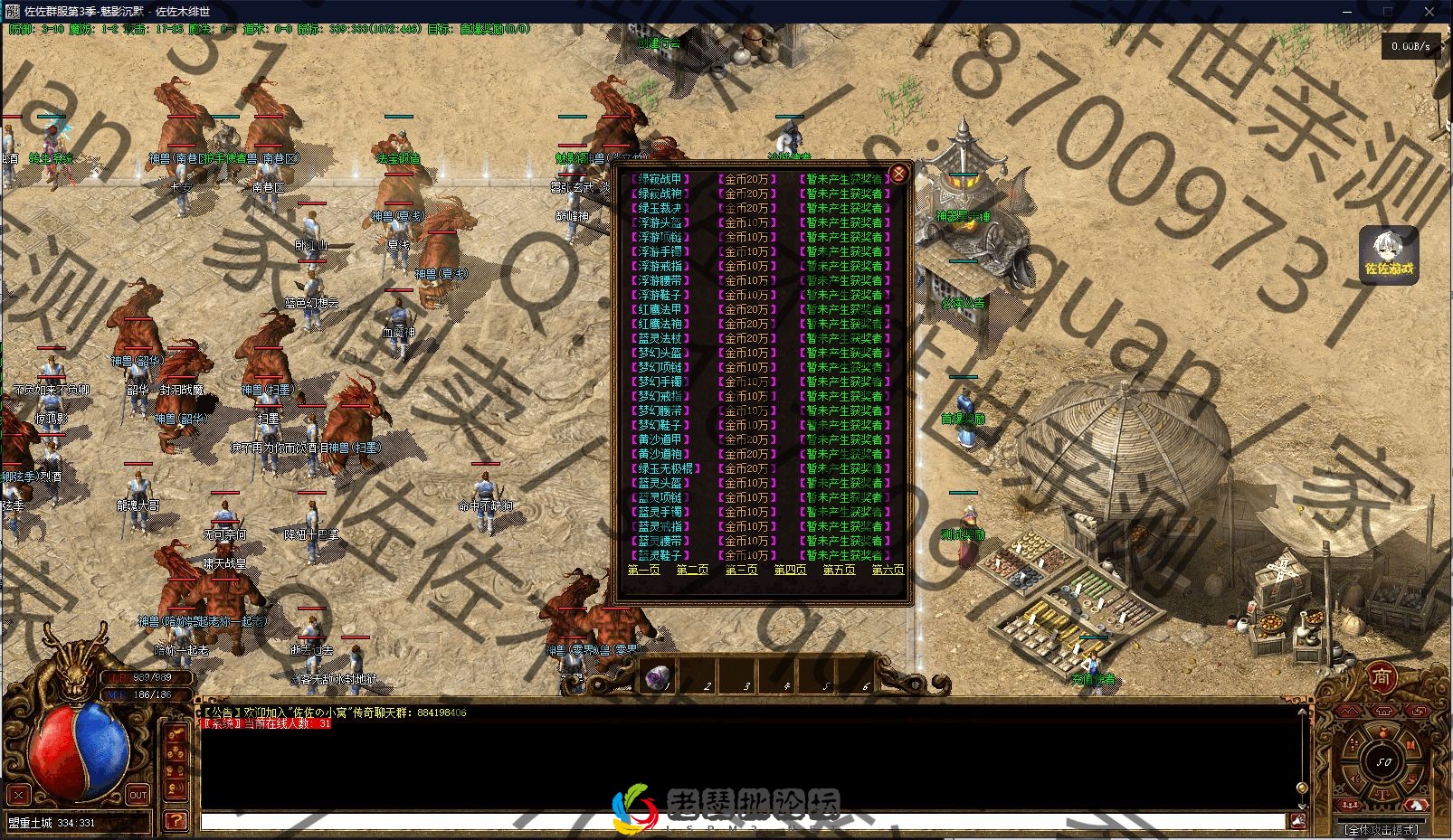The height and width of the screenshot is (840, 1453).
Task: Click the white horse mount button
Action: (1416, 804)
